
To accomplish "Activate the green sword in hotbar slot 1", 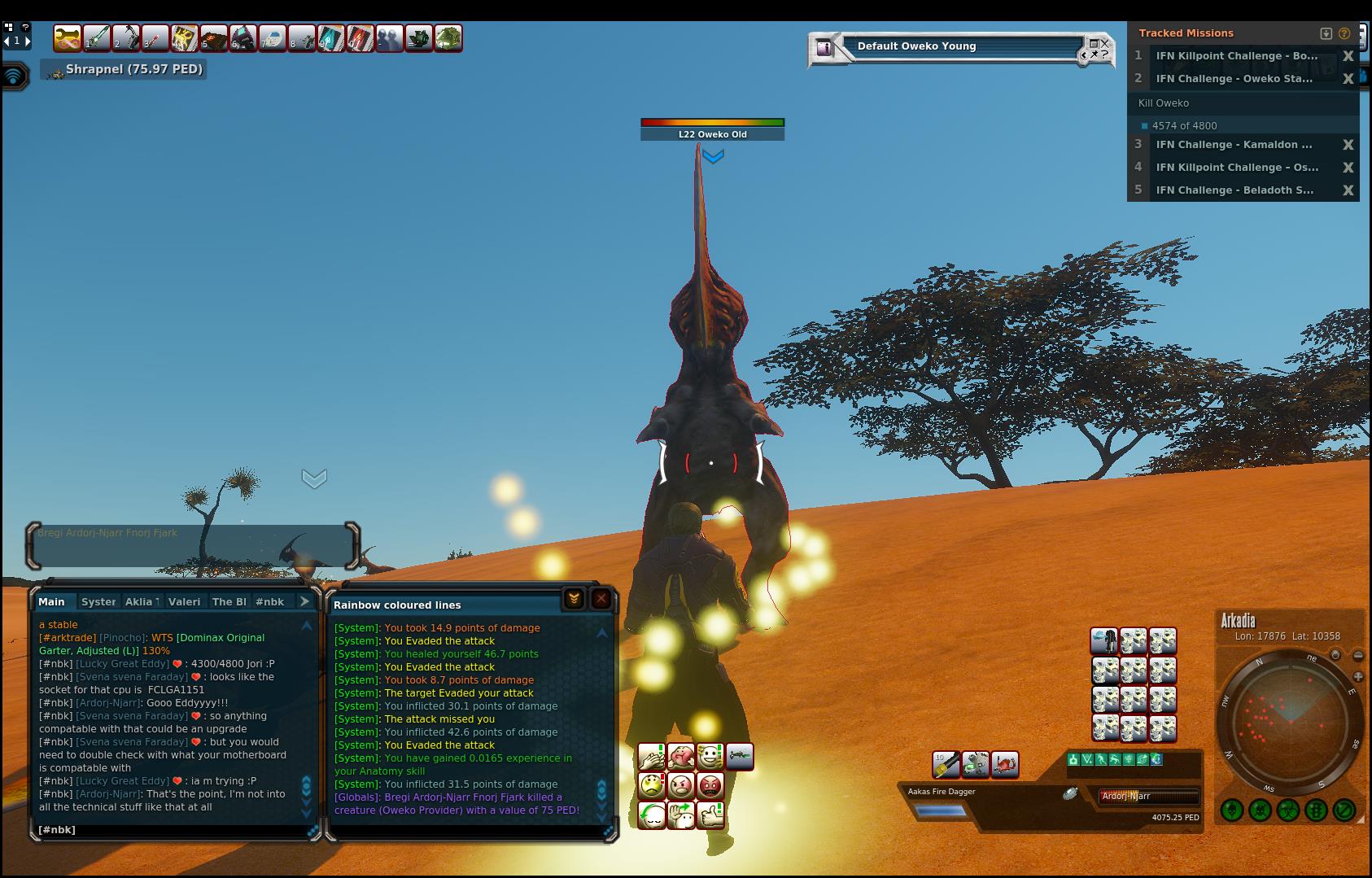I will coord(97,38).
